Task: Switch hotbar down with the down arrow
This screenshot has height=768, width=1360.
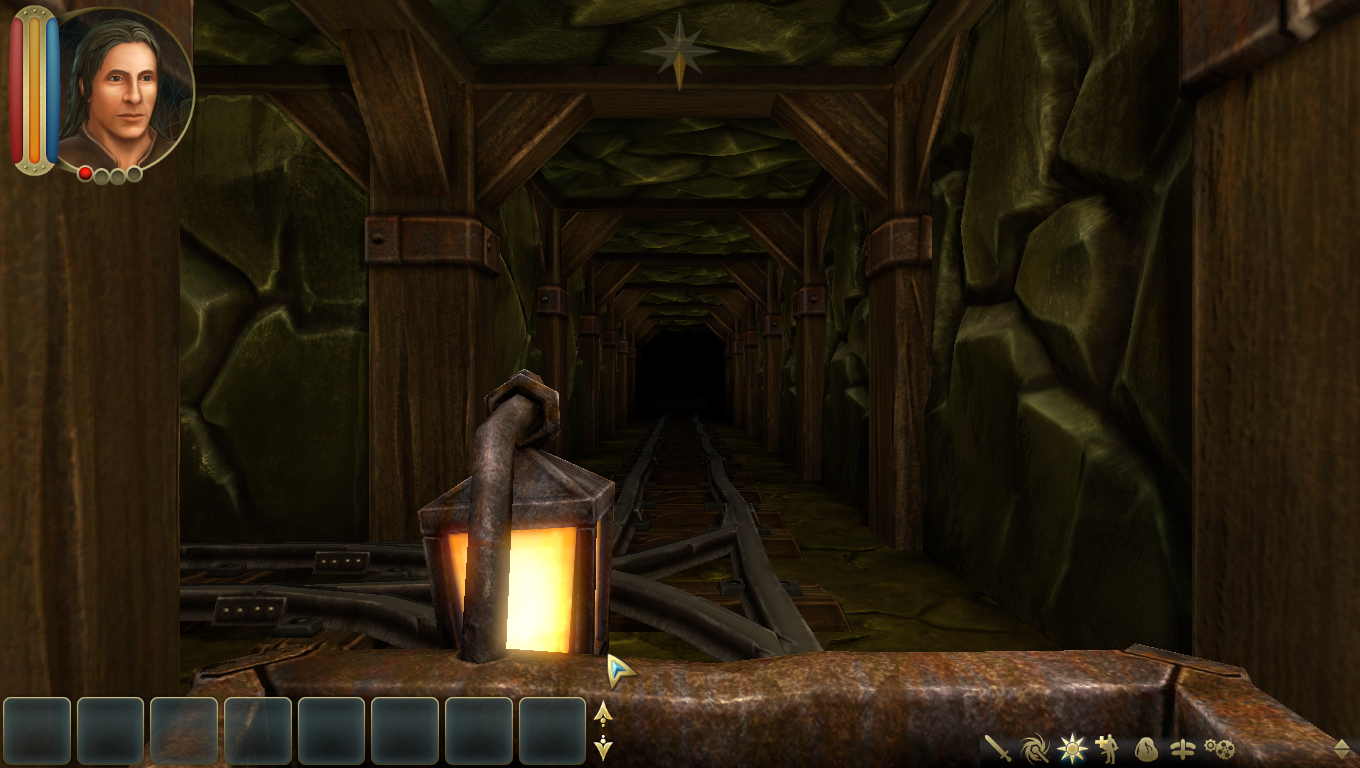Action: pos(603,747)
